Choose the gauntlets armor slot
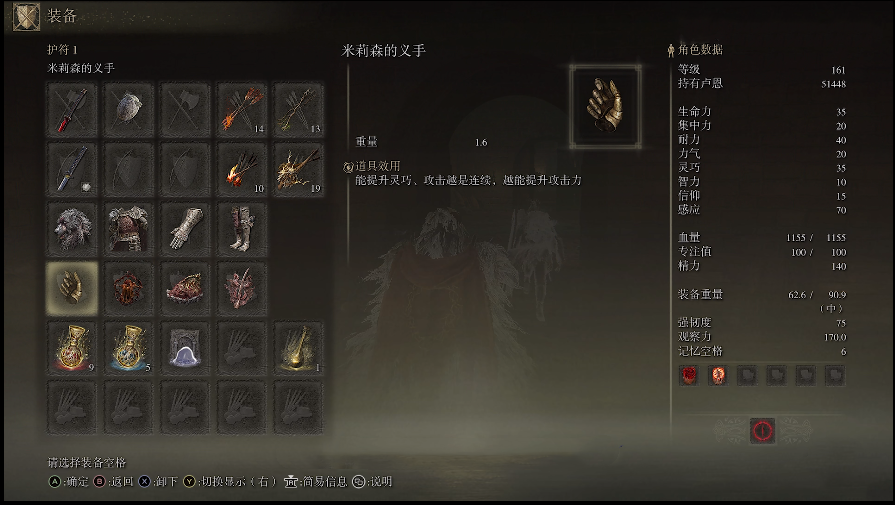Viewport: 895px width, 505px height. pos(185,229)
